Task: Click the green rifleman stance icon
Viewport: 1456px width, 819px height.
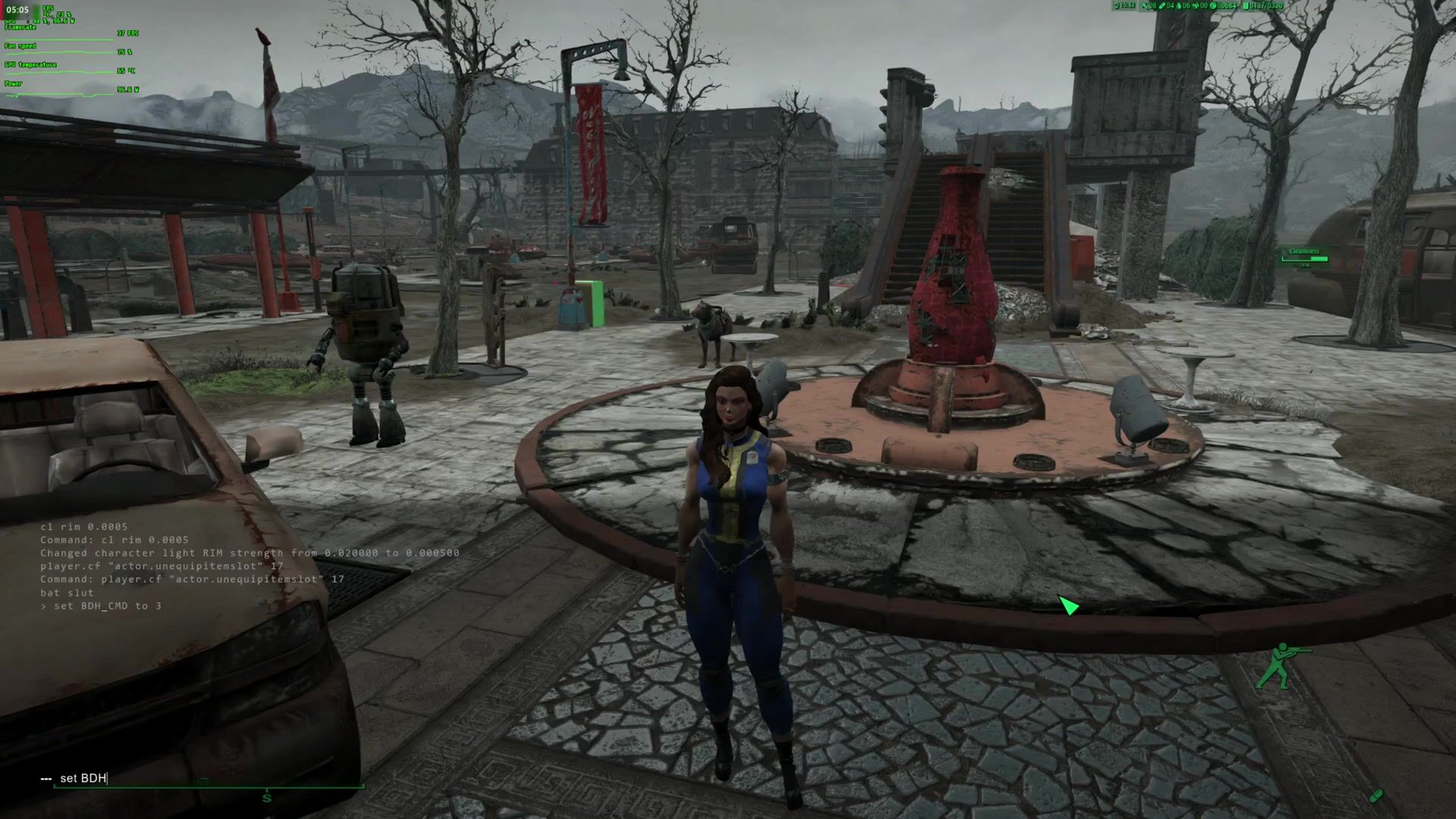Action: pos(1280,666)
